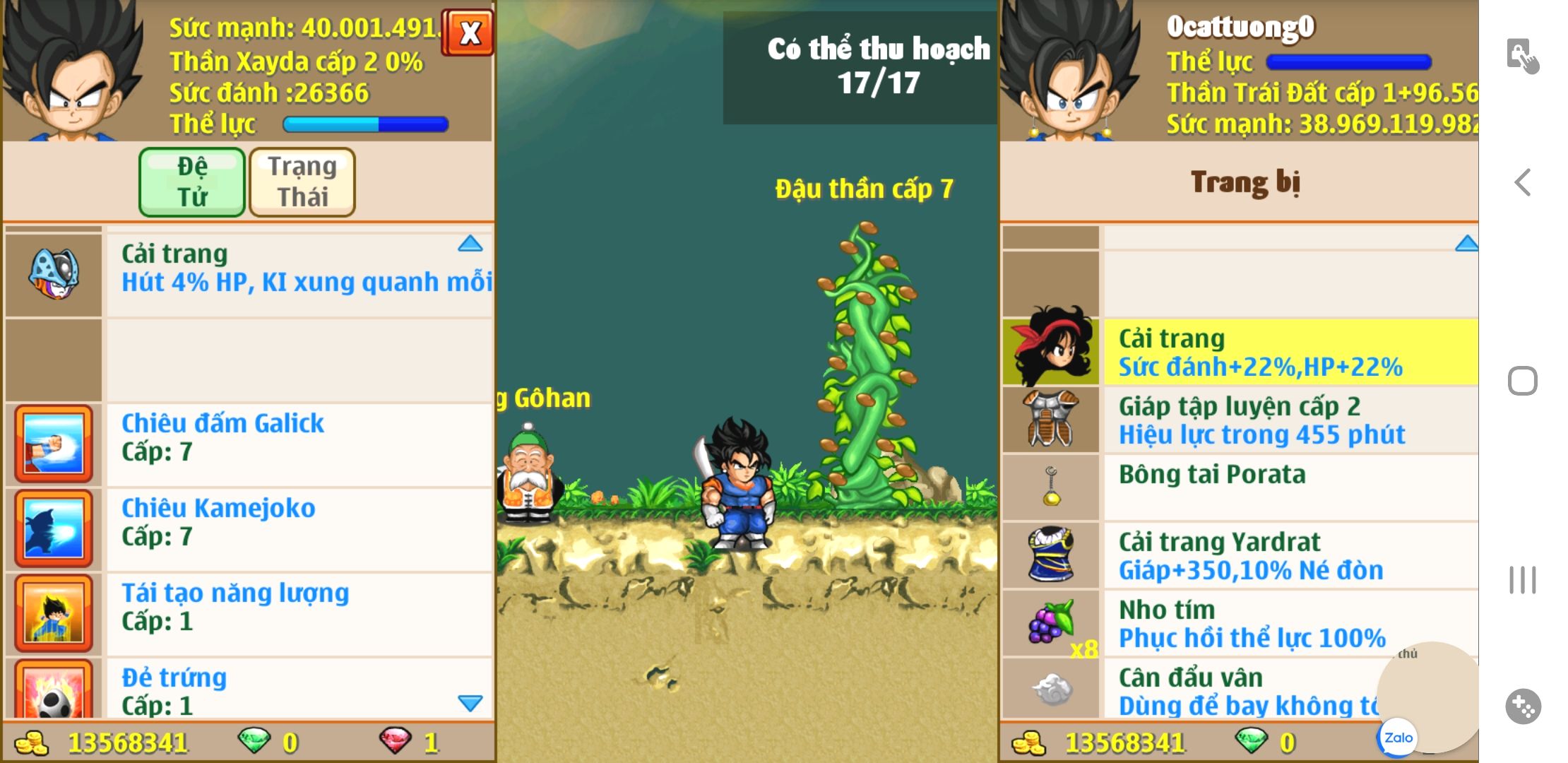
Task: Select the disciple's Cải trang helmet item
Action: 54,274
